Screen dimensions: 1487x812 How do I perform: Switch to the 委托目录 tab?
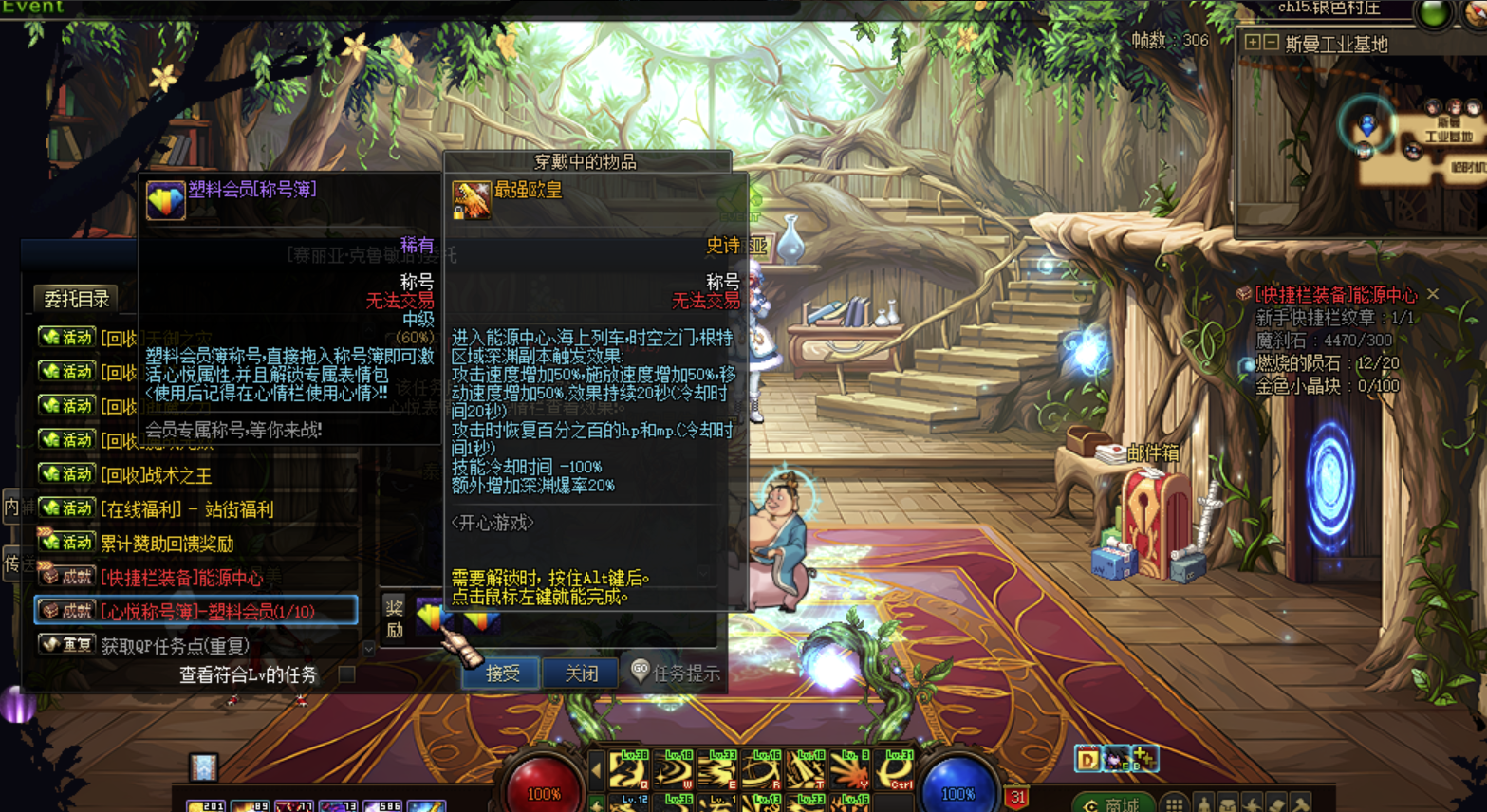[76, 299]
